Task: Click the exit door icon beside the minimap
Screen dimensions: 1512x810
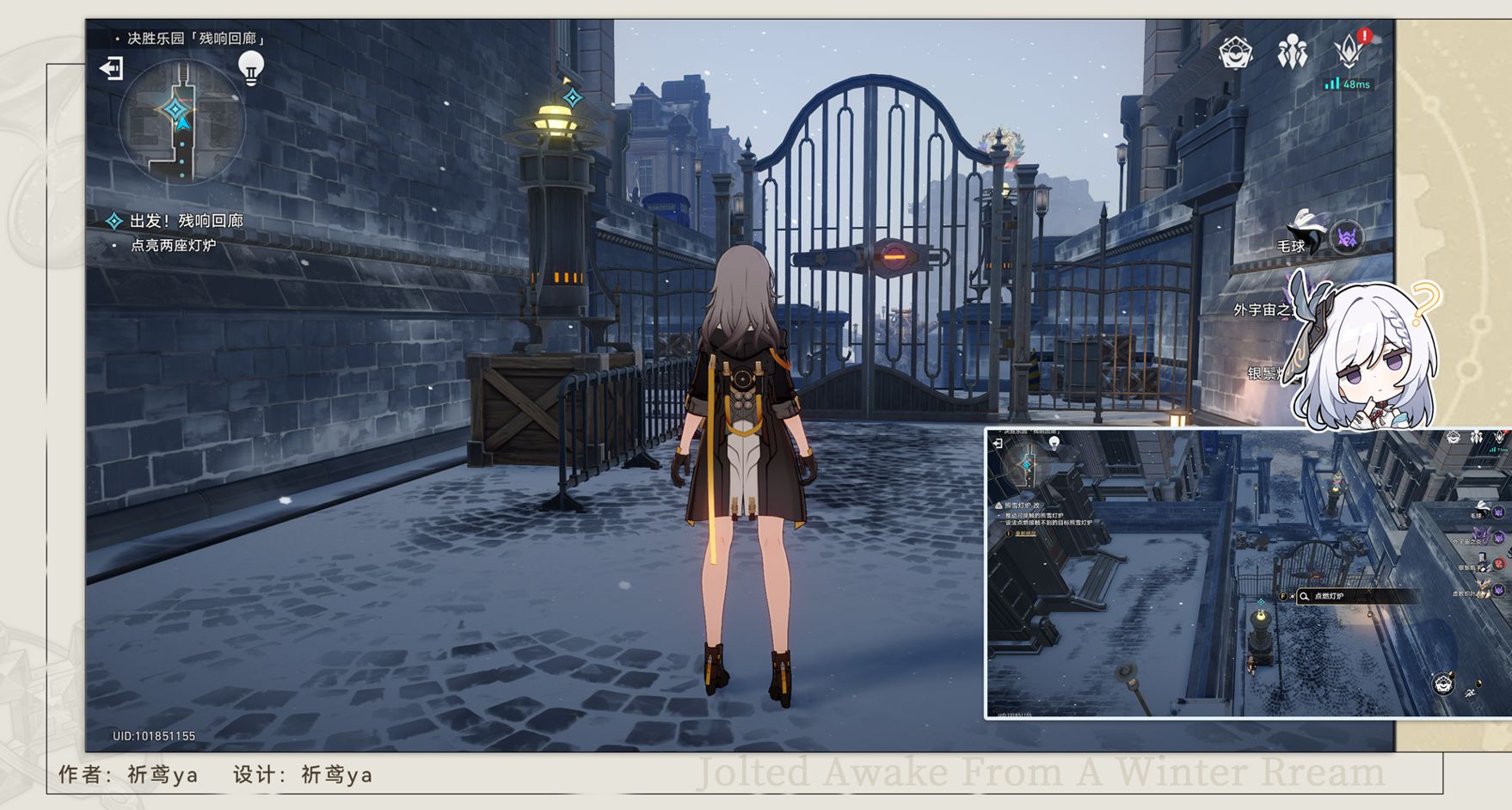Action: tap(112, 68)
